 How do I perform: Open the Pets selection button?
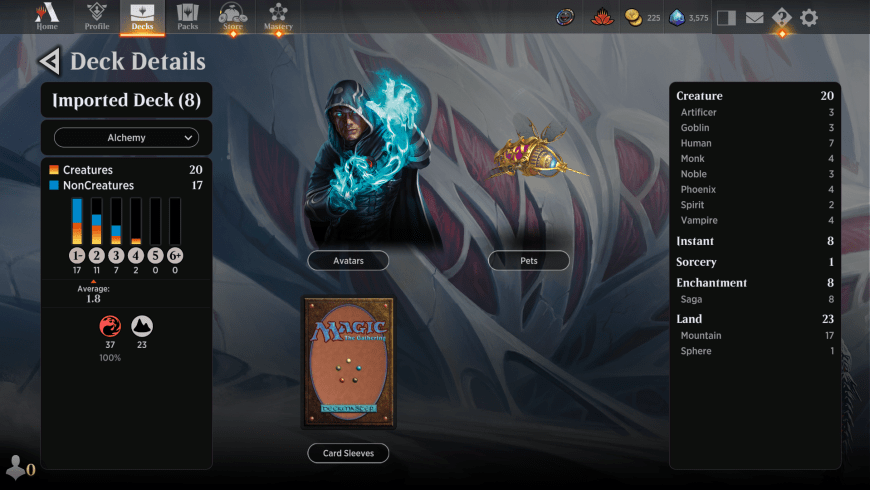(x=529, y=260)
